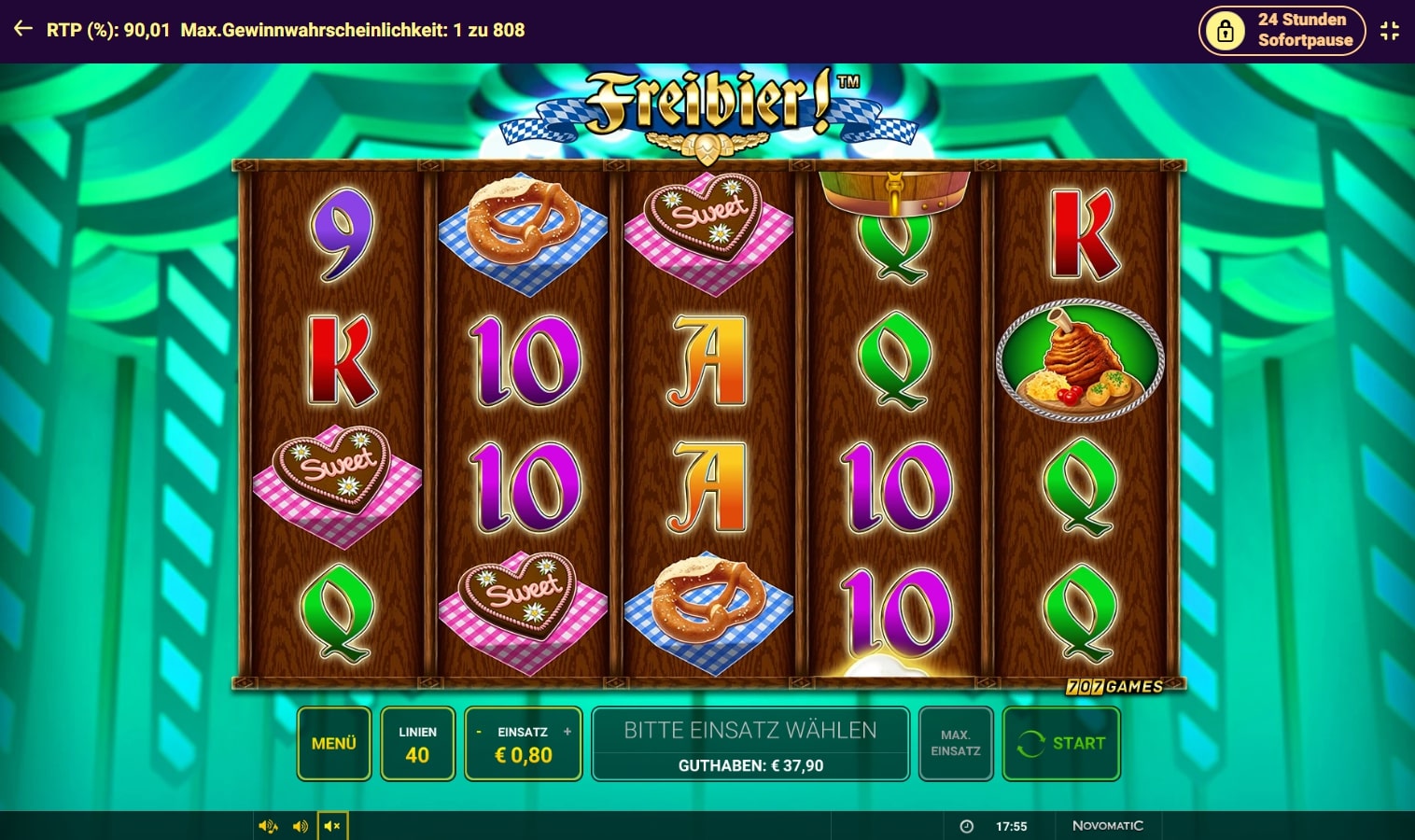Exit fullscreen with the corner arrows icon
1415x840 pixels.
[x=1390, y=30]
